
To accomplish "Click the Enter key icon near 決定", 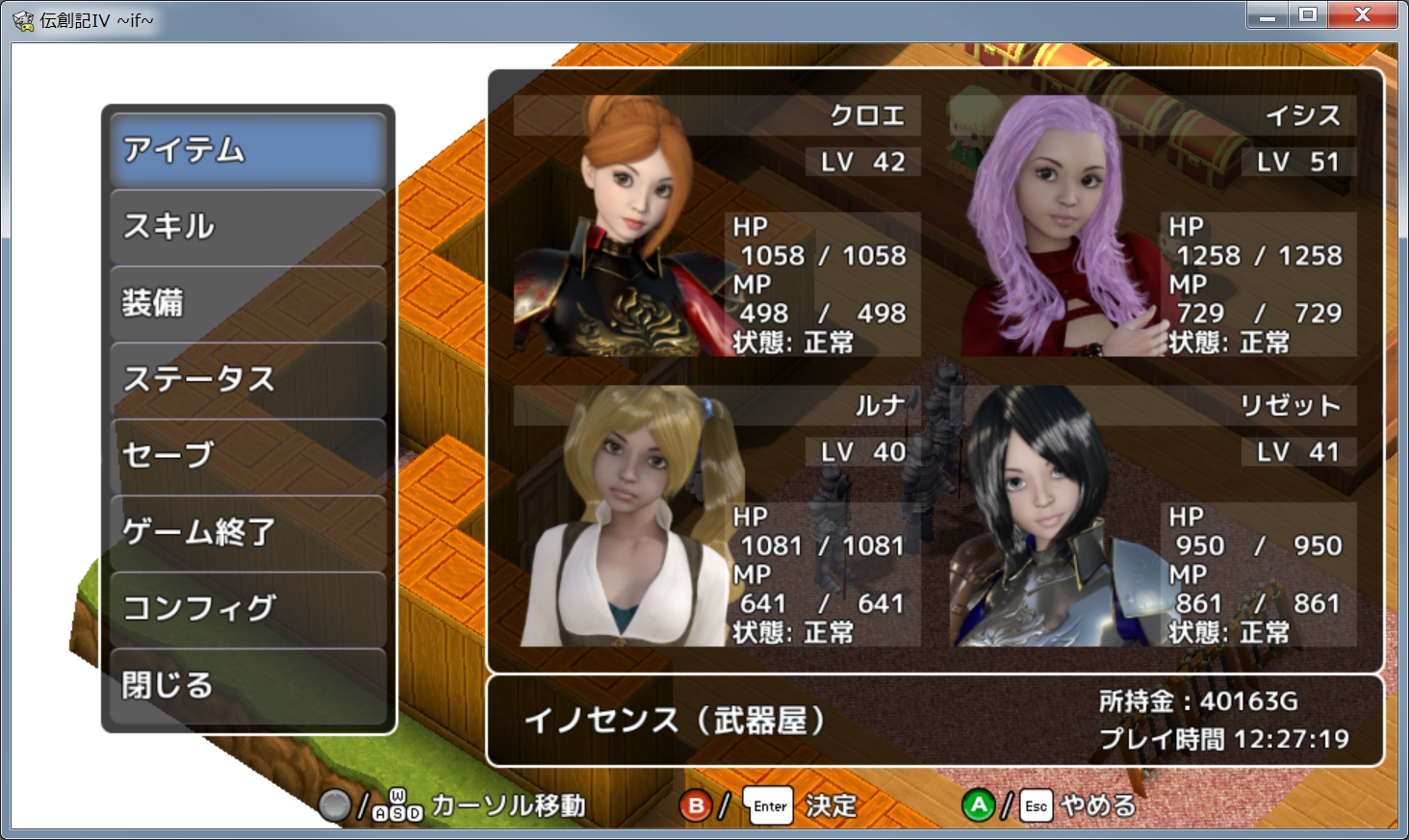I will [768, 805].
